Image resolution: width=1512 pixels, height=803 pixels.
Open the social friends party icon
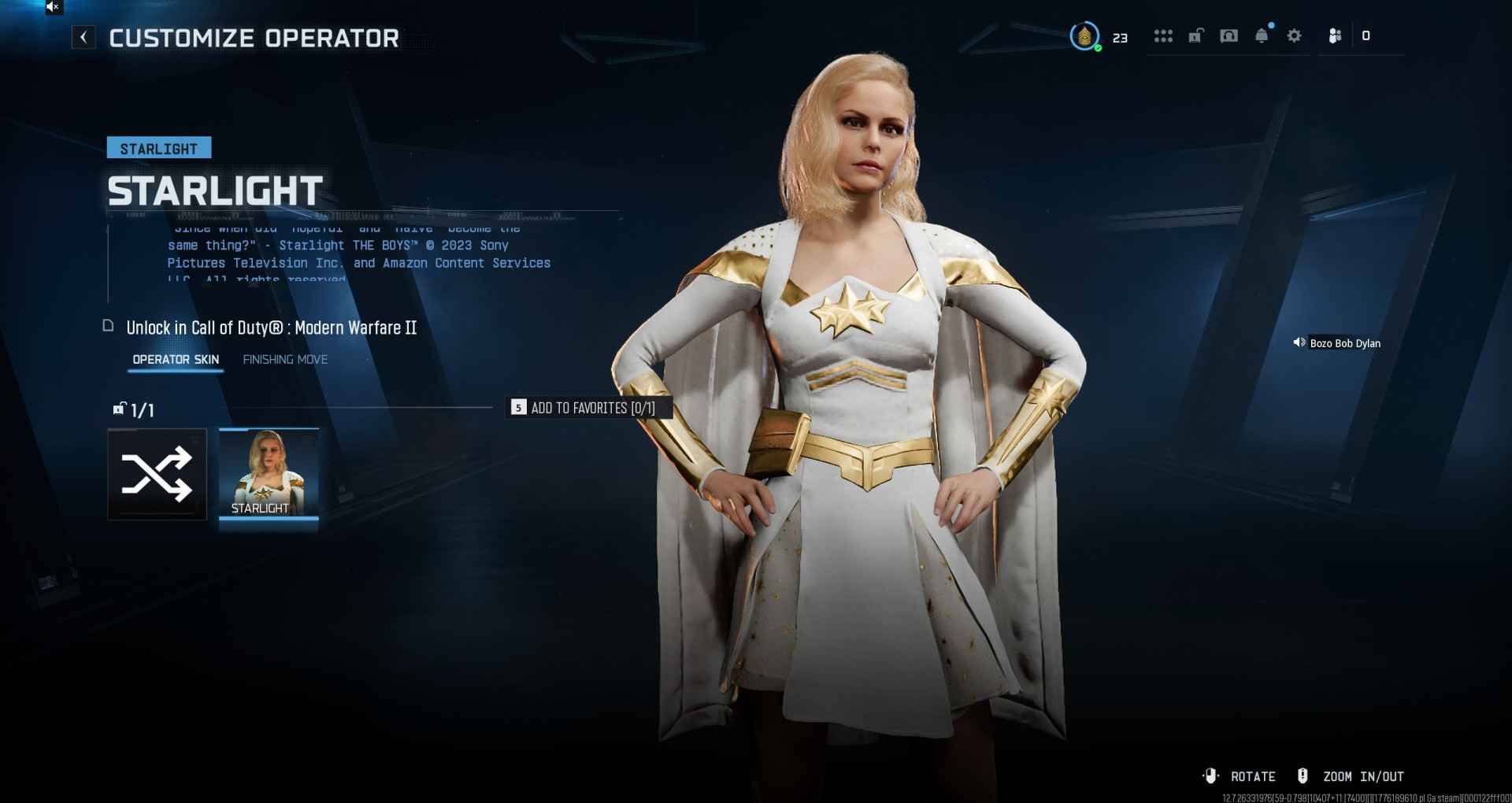[x=1335, y=36]
